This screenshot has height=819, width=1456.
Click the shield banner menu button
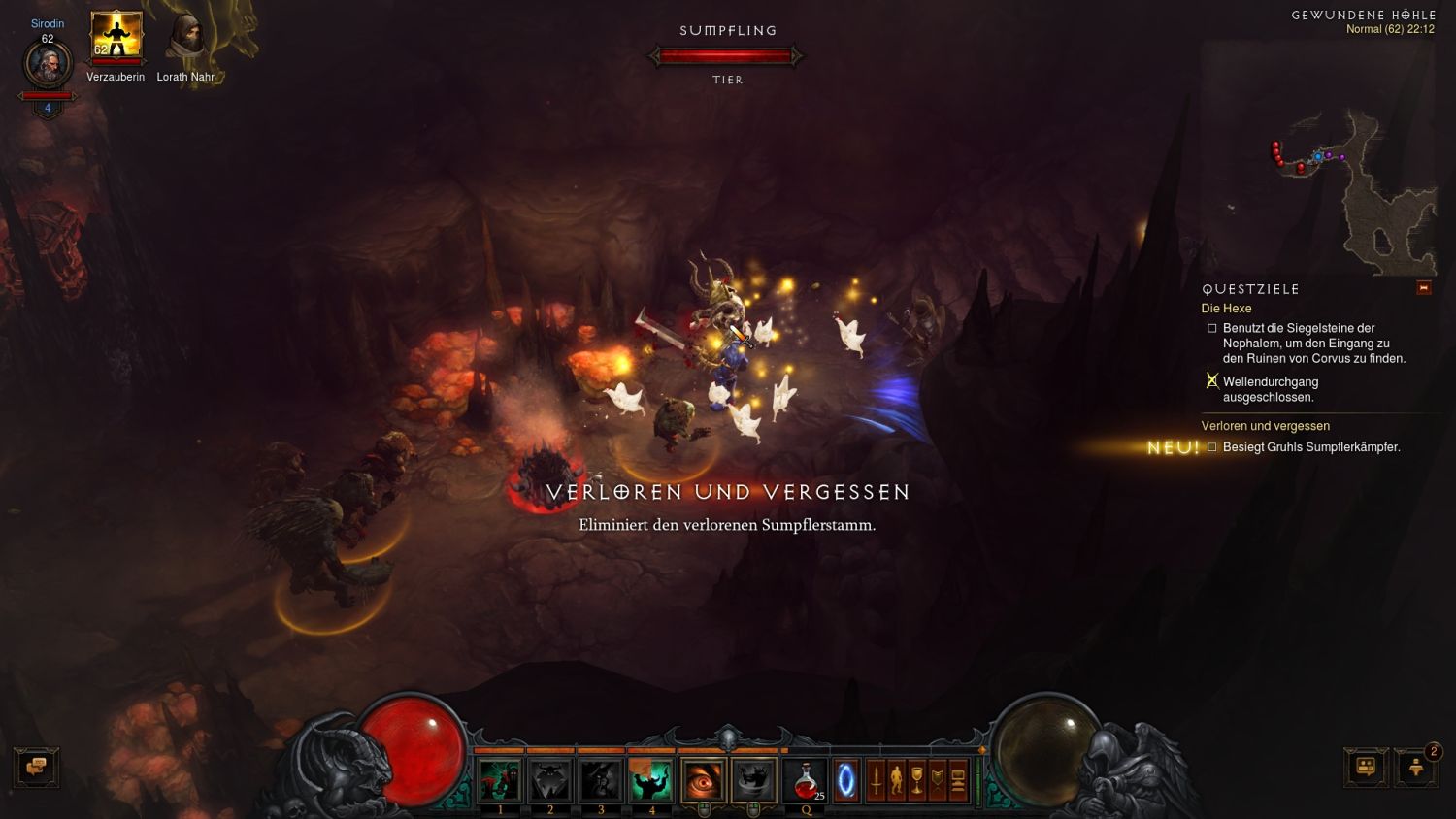(937, 780)
